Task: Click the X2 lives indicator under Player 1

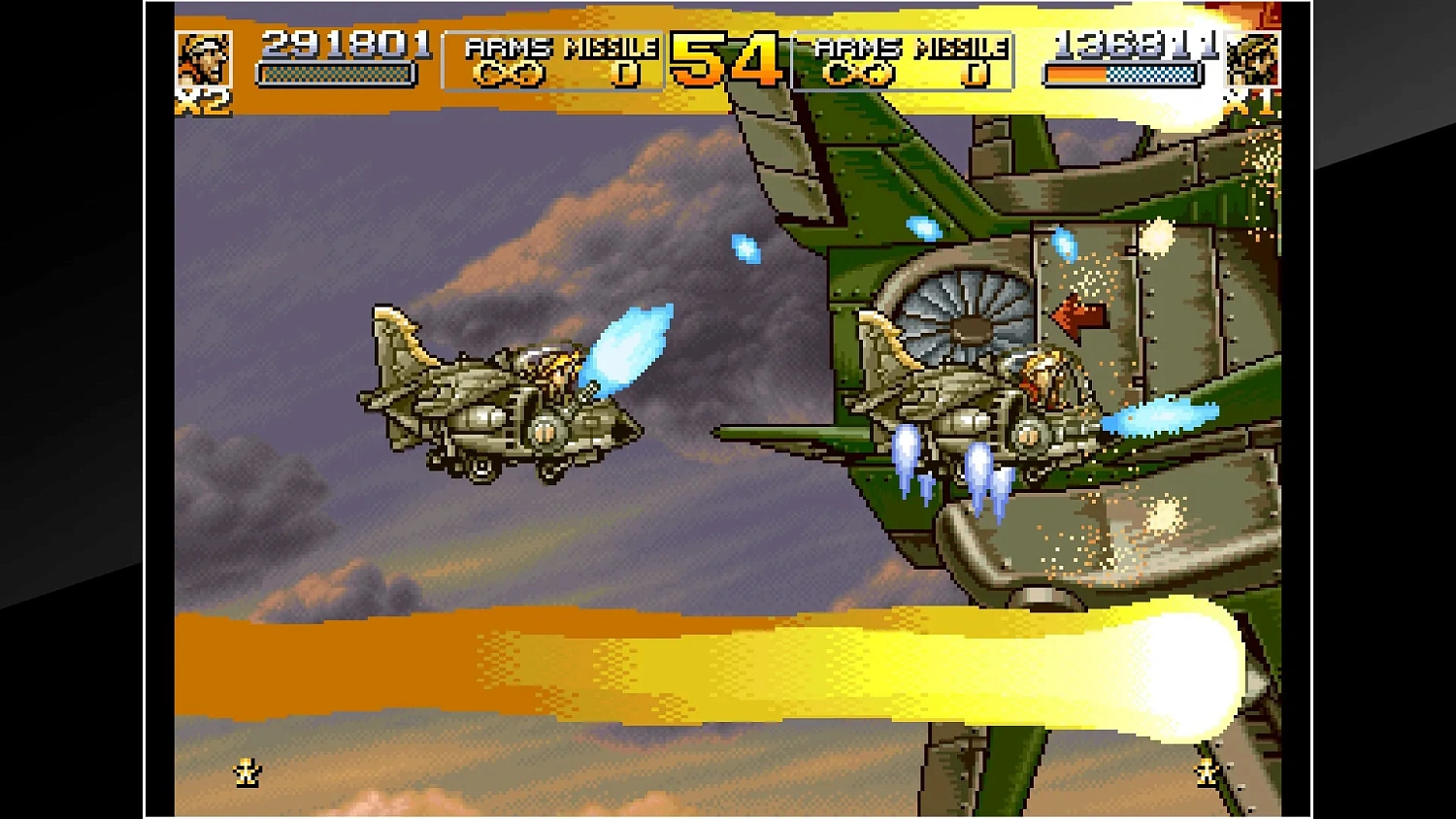Action: click(x=207, y=101)
